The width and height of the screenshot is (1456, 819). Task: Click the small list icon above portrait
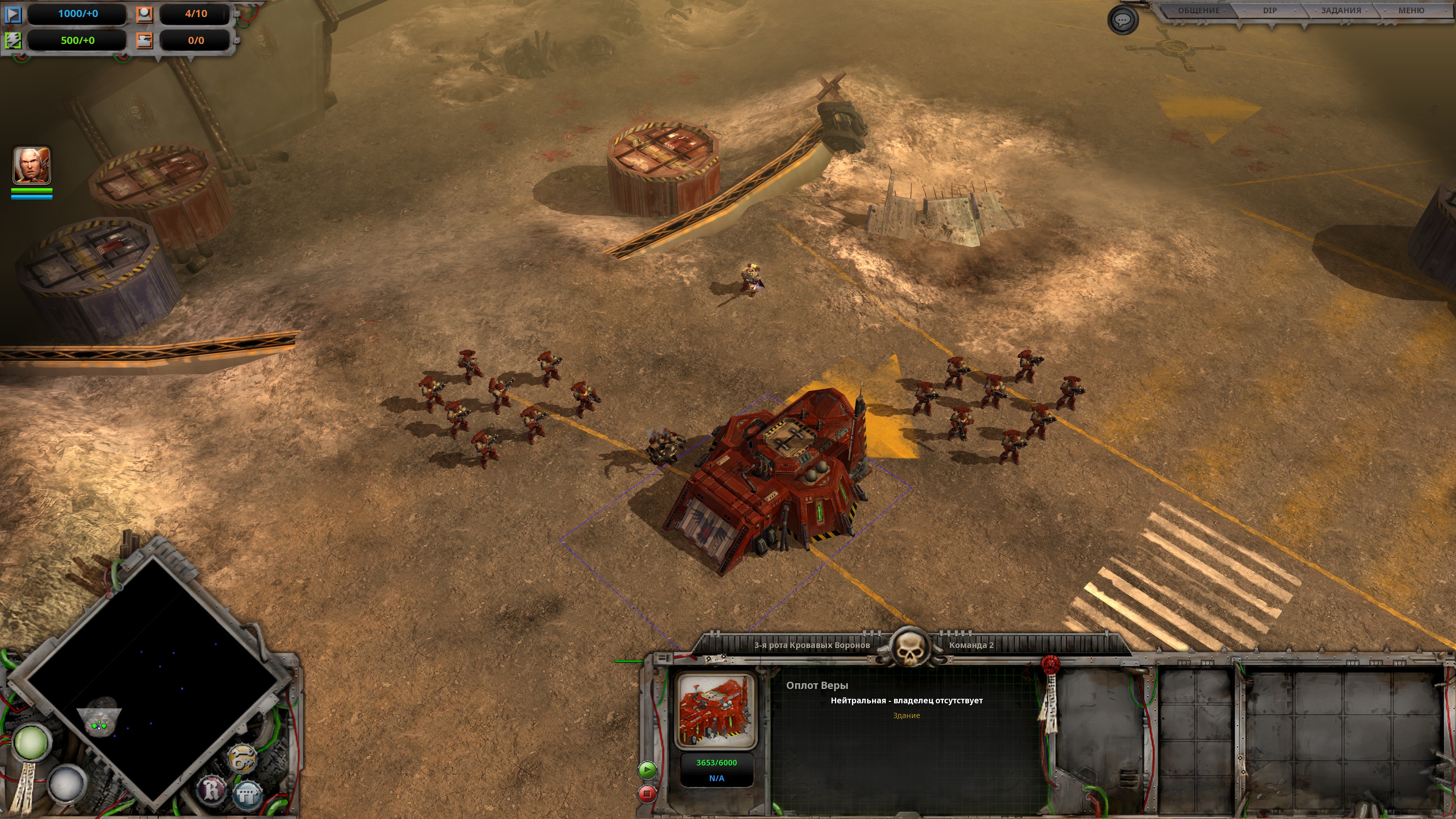pyautogui.click(x=664, y=659)
